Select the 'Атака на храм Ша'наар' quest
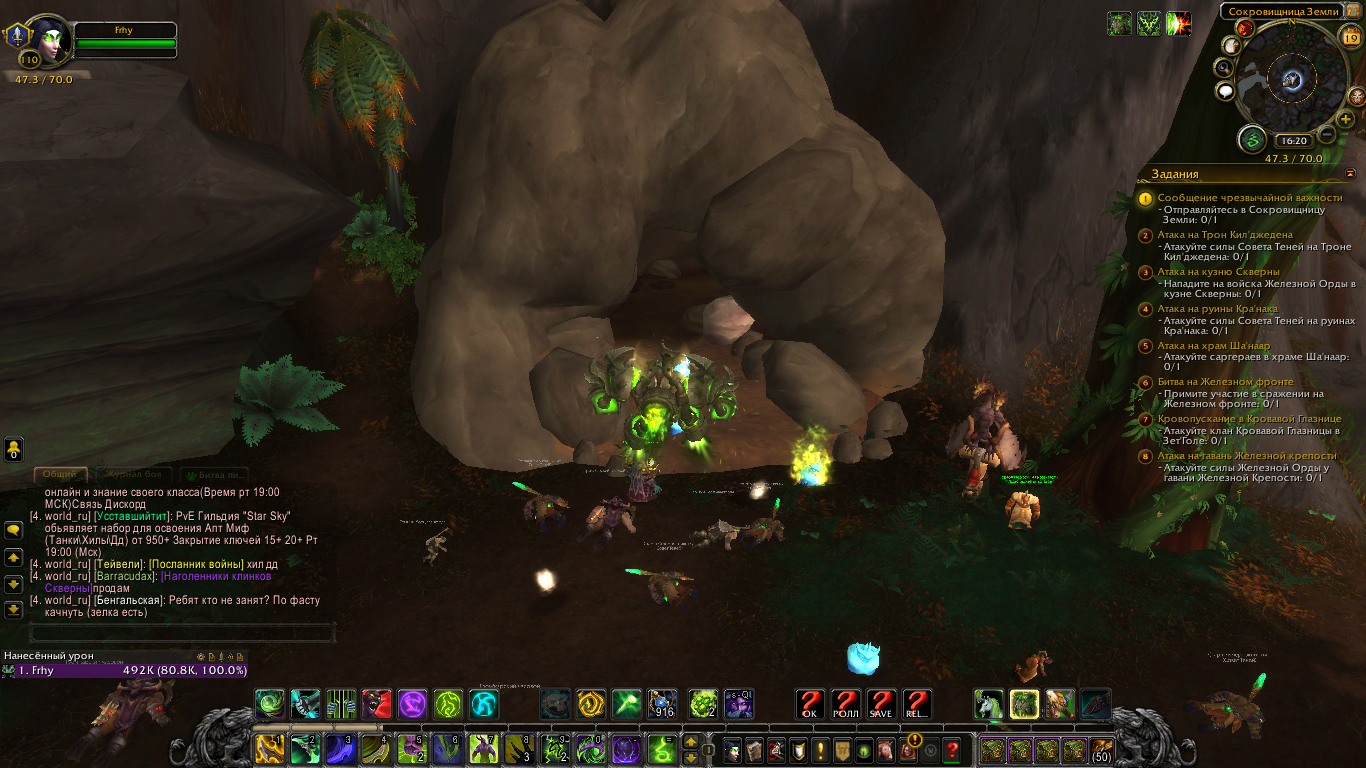1366x768 pixels. 1213,345
